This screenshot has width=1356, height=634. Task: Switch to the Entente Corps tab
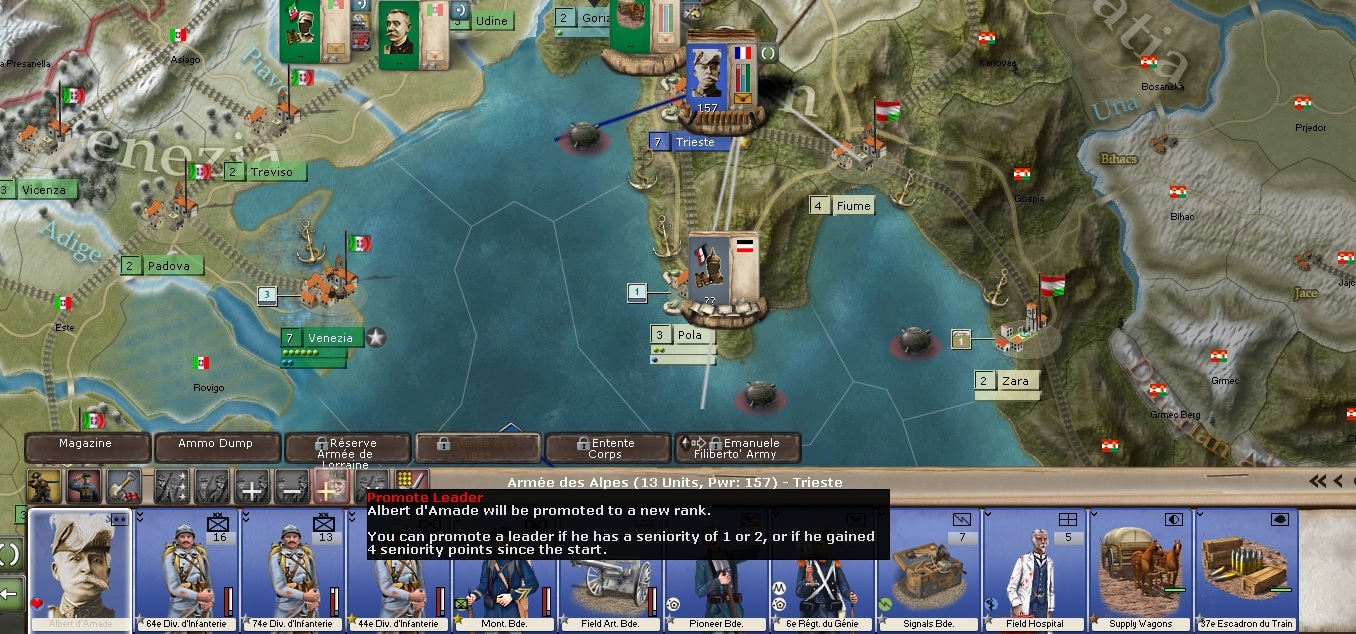click(607, 448)
